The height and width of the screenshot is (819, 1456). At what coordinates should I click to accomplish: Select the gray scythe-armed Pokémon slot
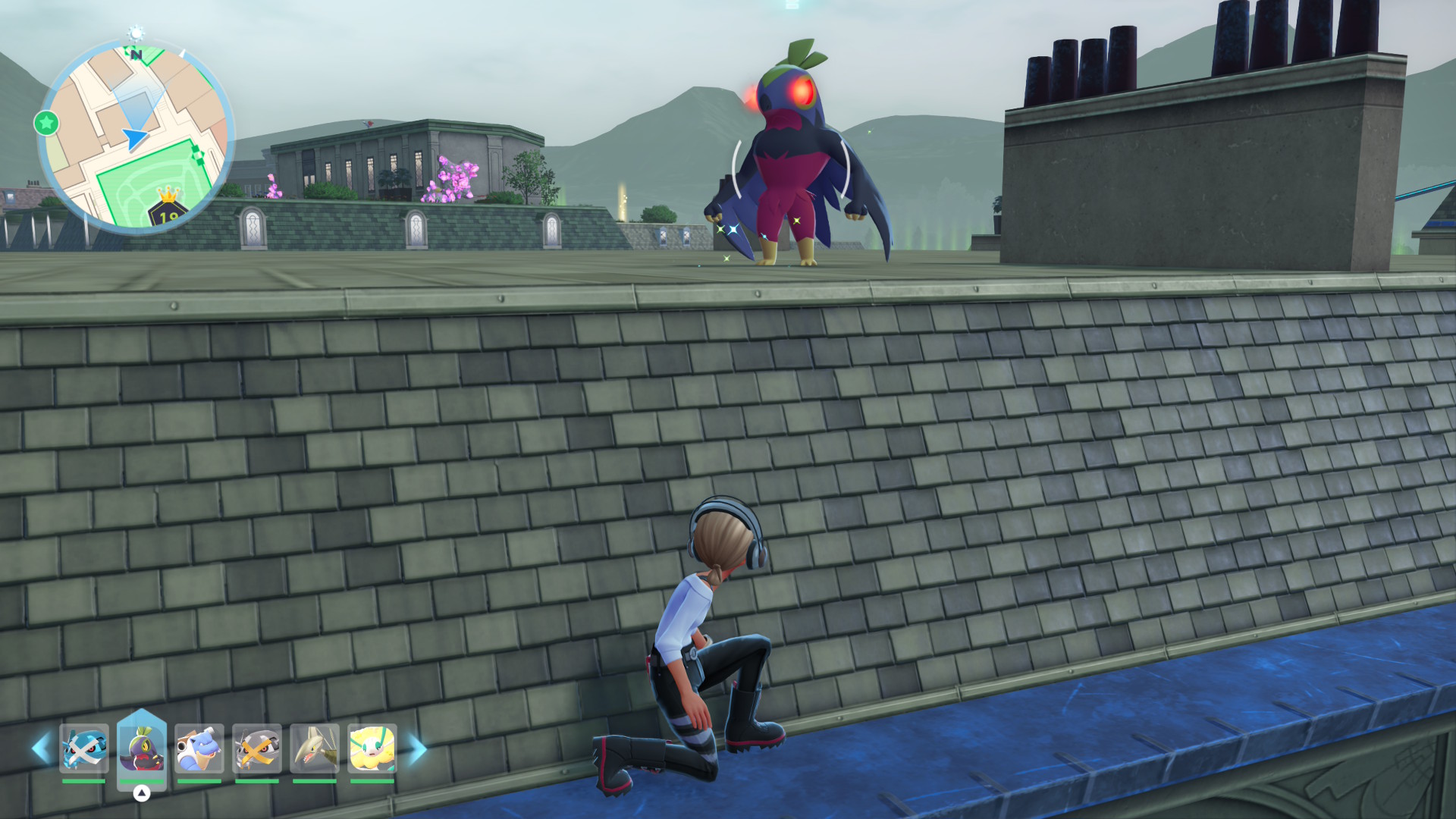coord(315,748)
